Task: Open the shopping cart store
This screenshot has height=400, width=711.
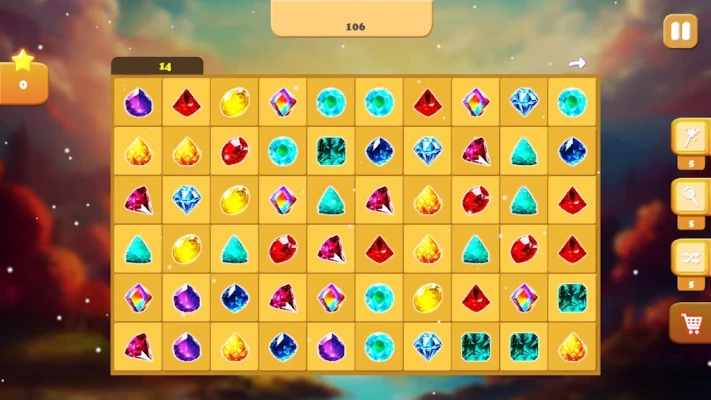Action: coord(691,322)
